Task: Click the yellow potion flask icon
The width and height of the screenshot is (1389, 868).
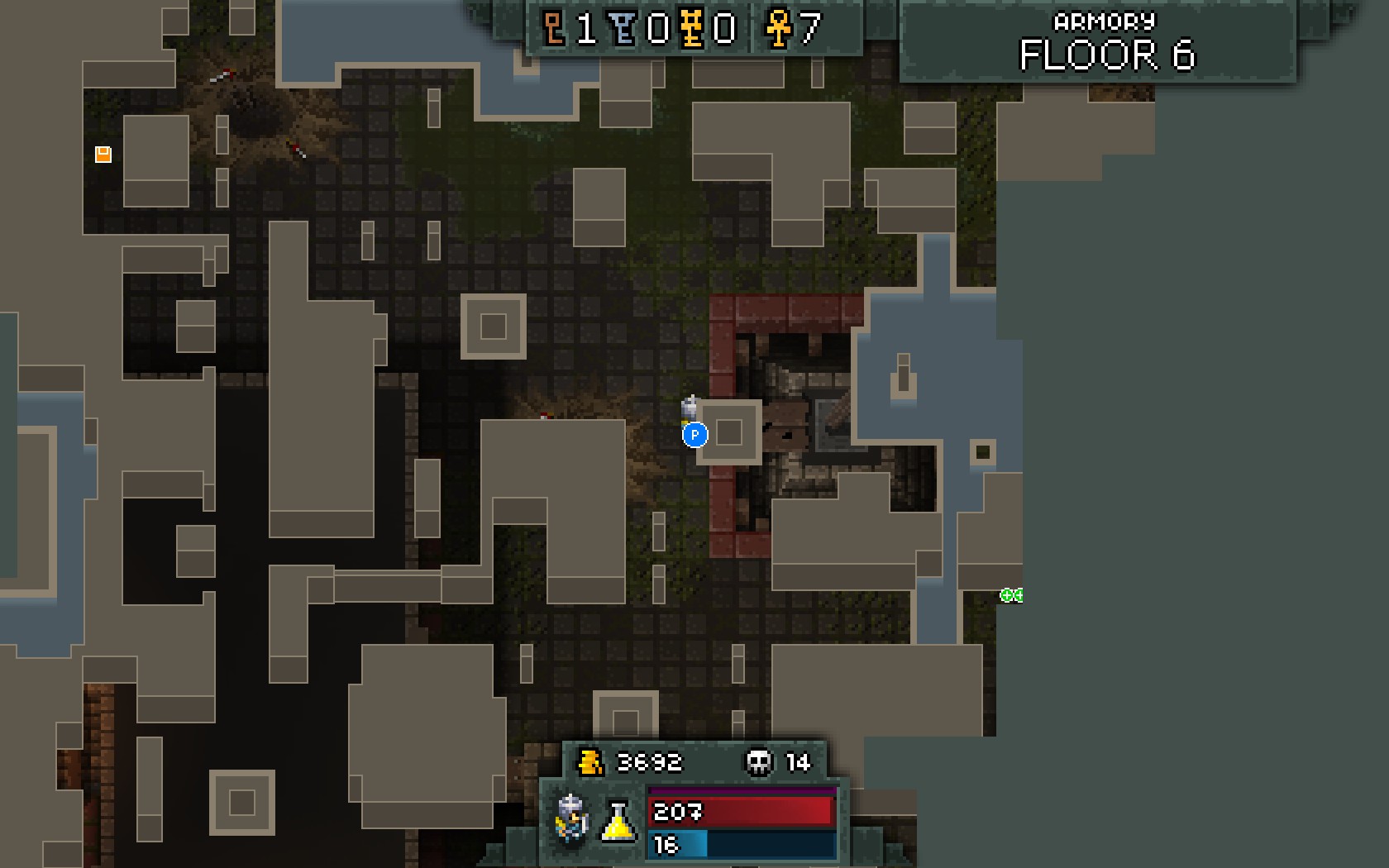Action: pos(618,820)
